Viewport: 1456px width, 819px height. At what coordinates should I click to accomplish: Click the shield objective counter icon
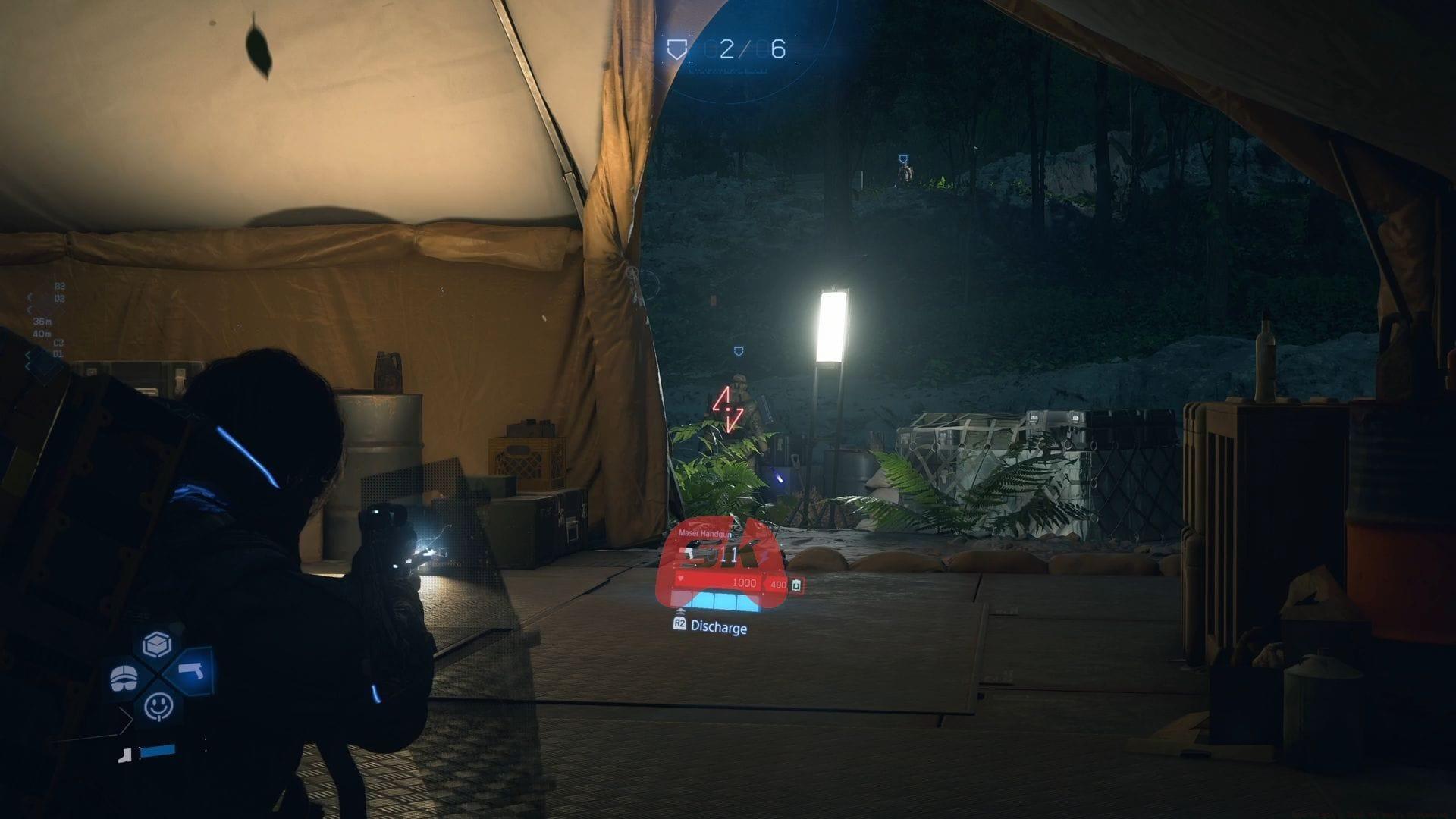coord(675,50)
